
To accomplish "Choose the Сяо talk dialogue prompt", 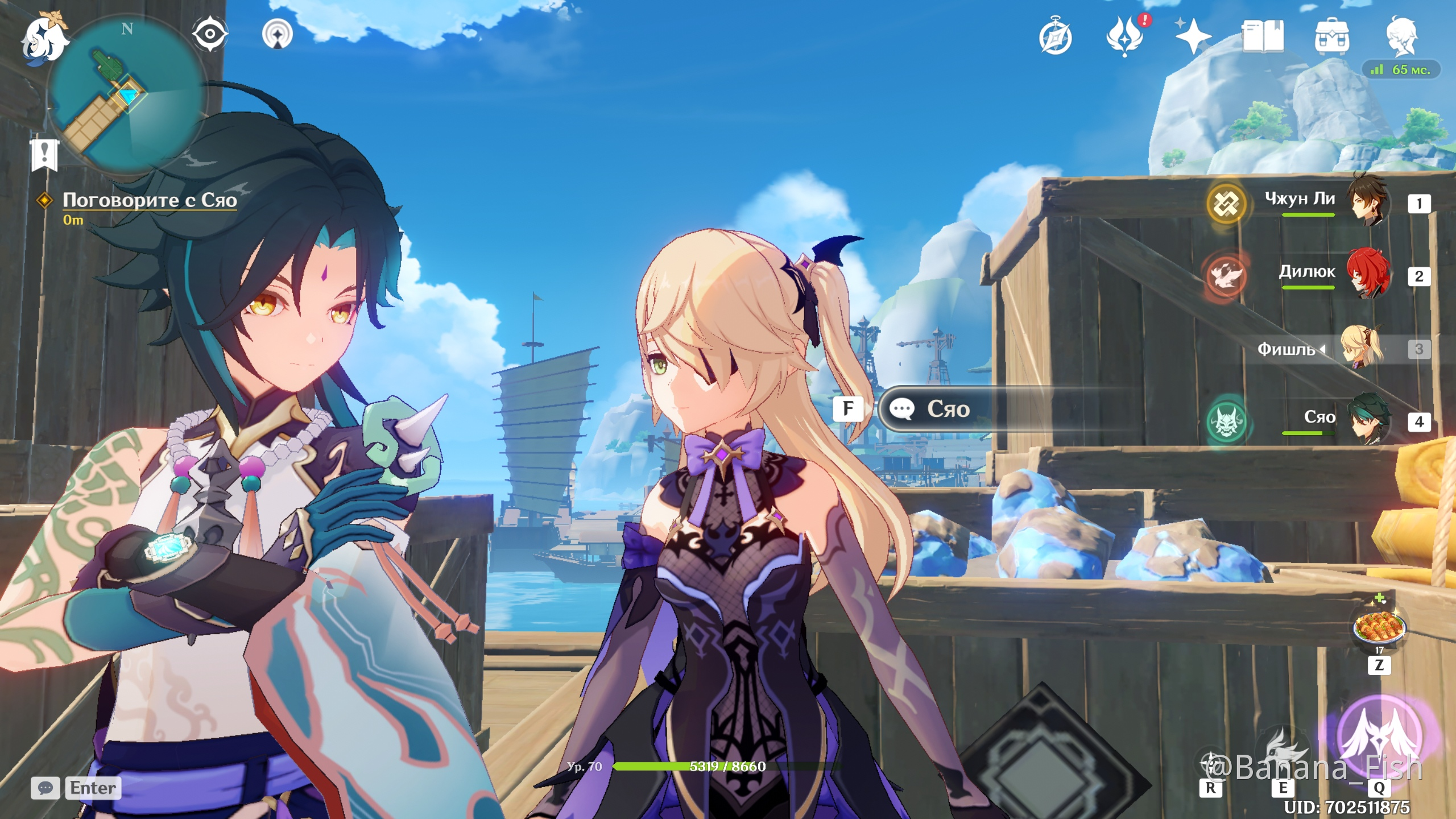I will point(949,409).
